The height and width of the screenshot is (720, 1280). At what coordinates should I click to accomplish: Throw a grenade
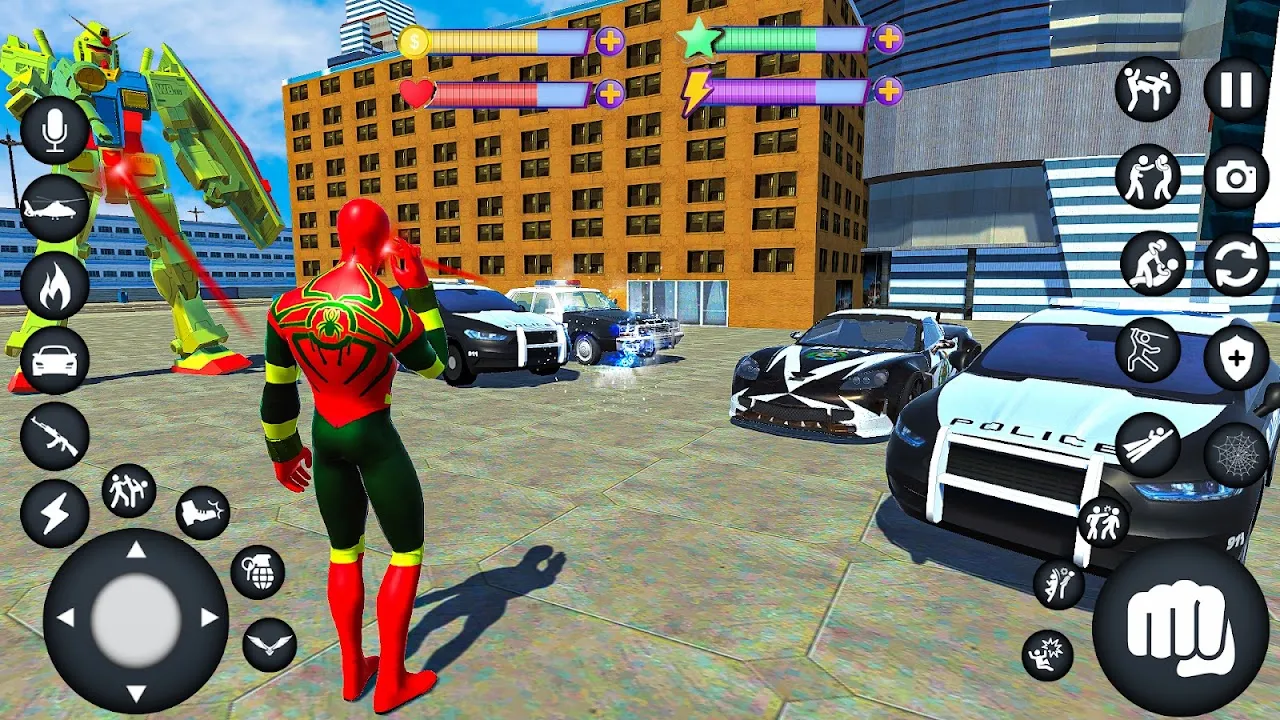pos(258,572)
